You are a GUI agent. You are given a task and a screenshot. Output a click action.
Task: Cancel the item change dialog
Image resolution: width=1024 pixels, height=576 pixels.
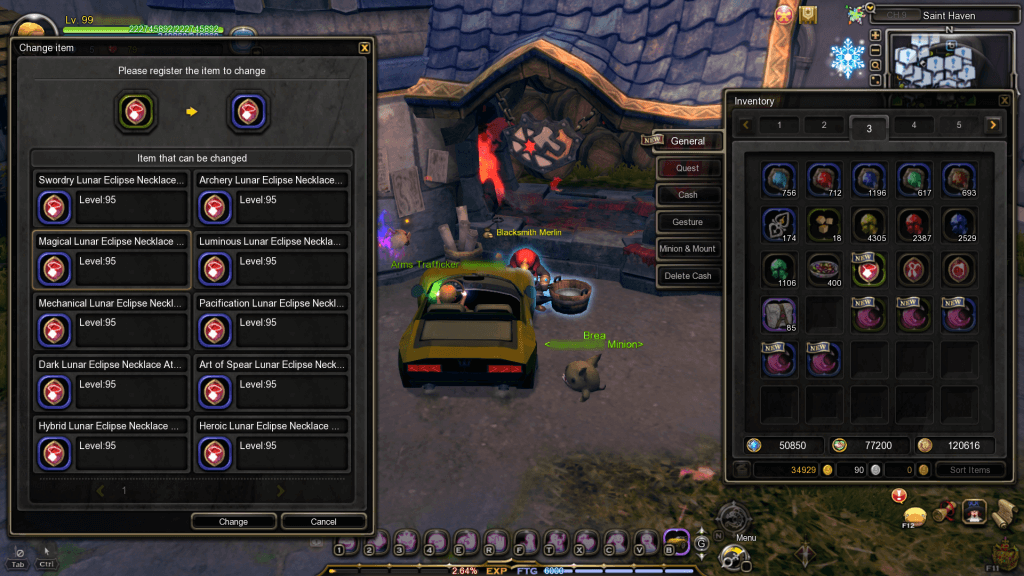323,521
